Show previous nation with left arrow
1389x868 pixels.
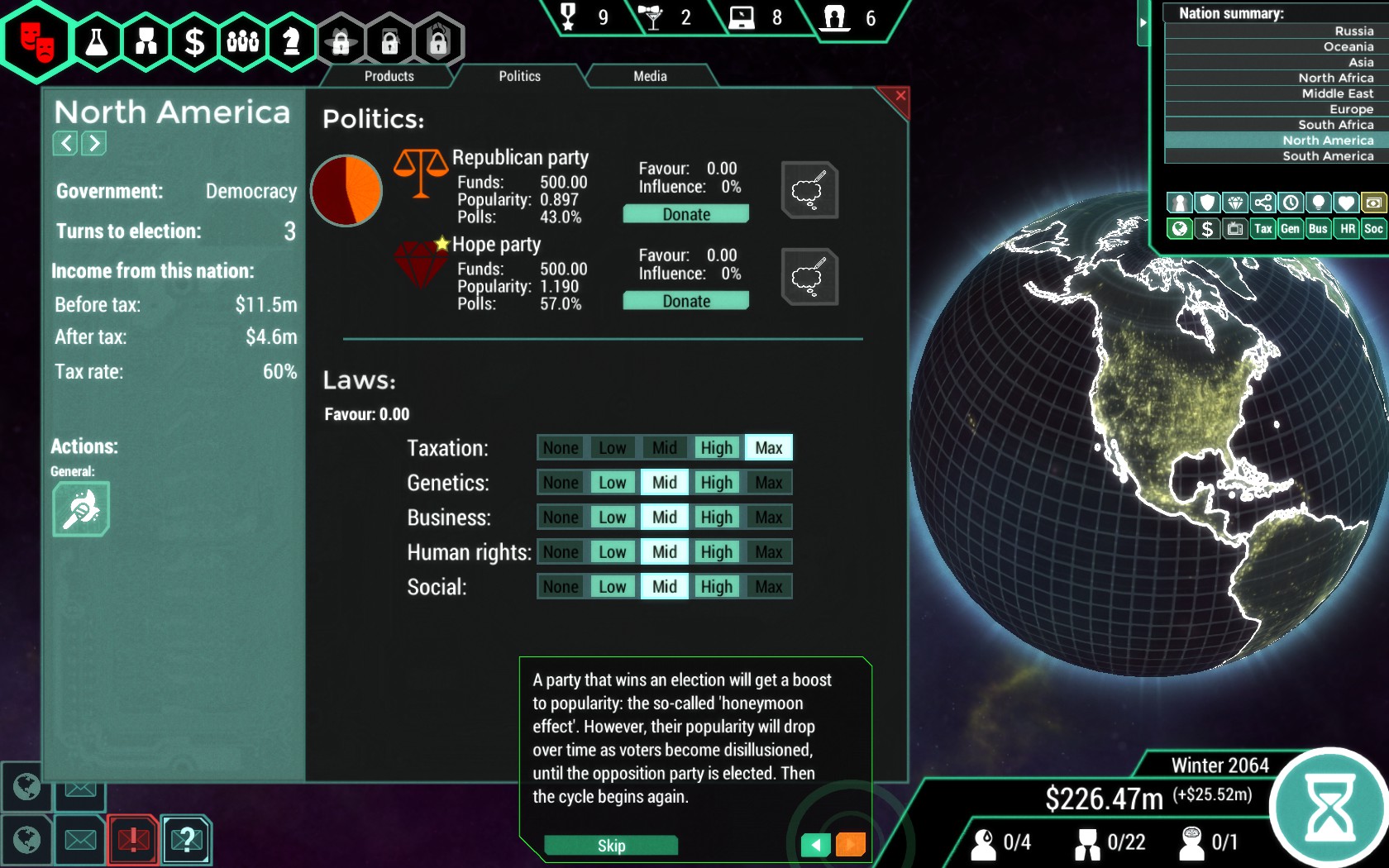[65, 143]
